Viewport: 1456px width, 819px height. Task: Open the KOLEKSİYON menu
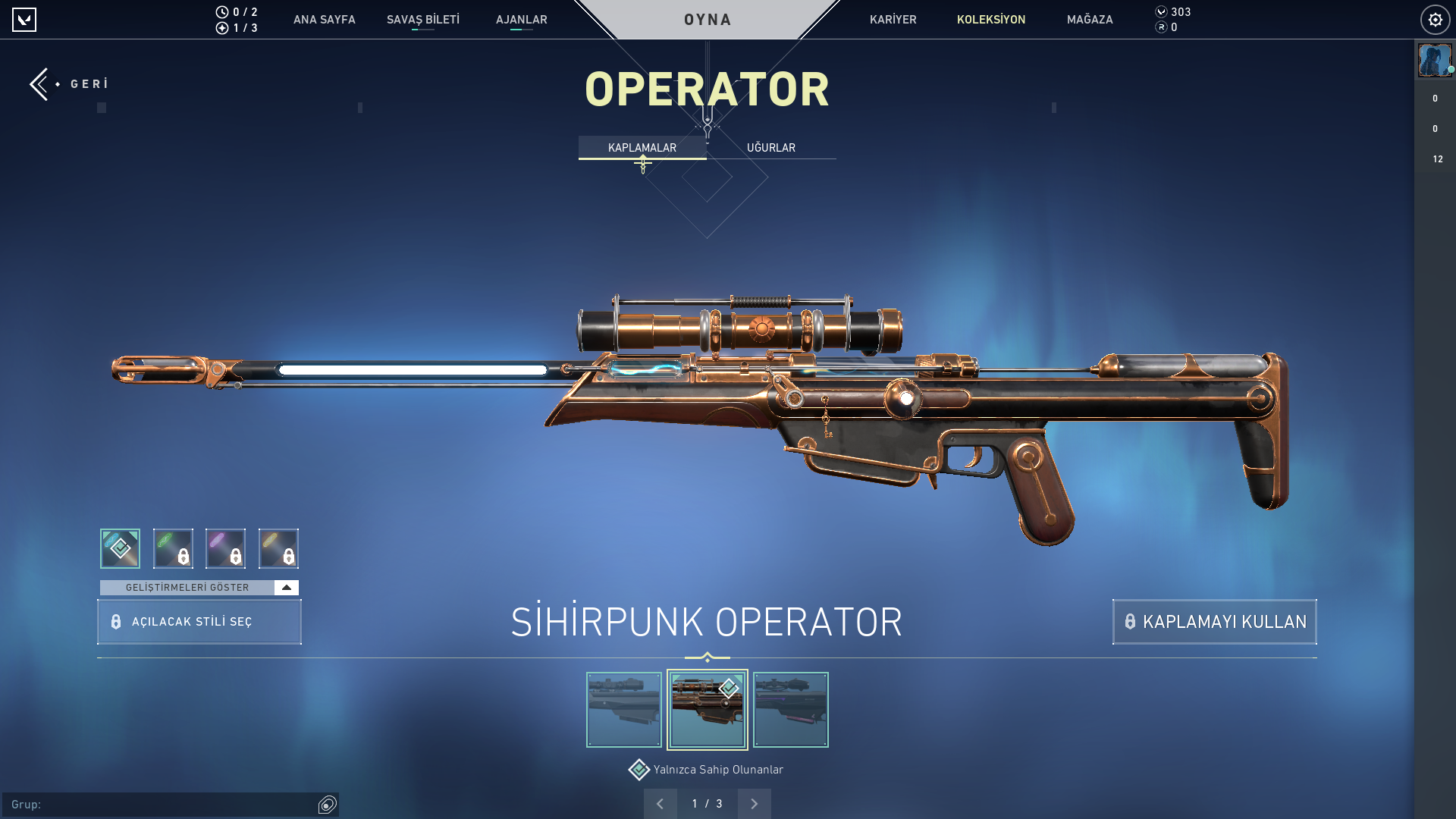990,20
